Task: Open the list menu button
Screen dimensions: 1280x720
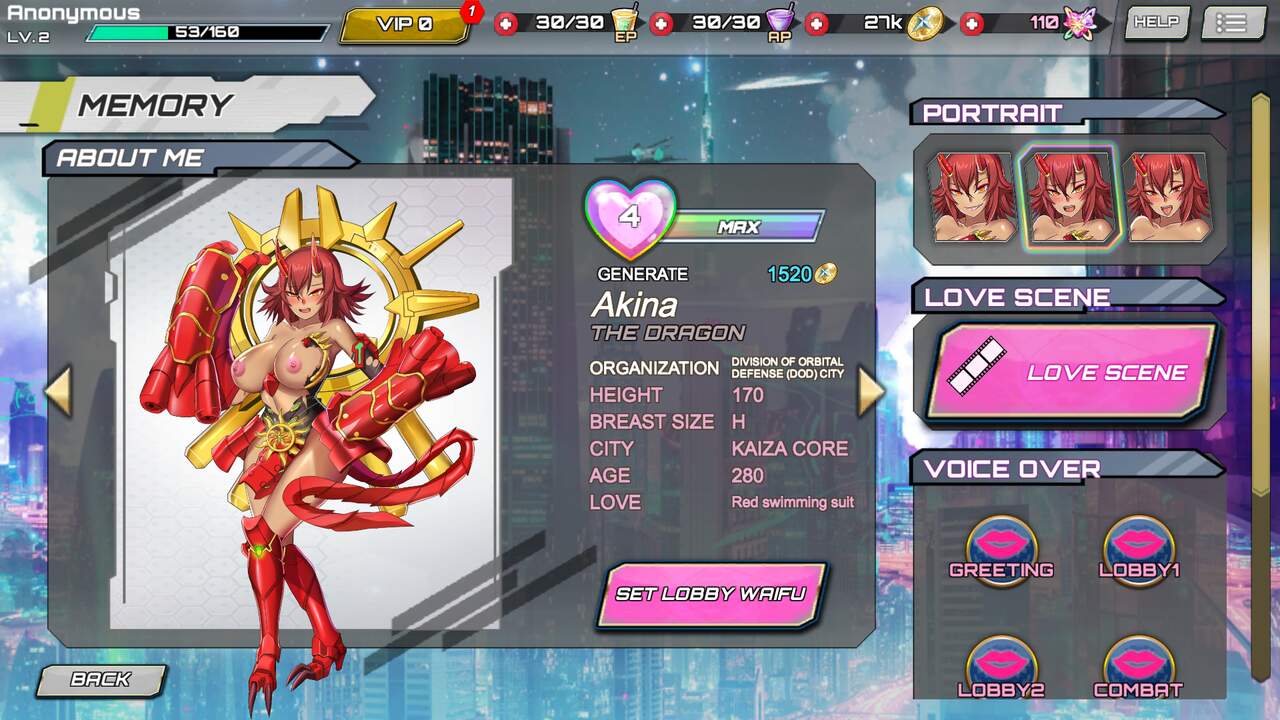Action: [1233, 23]
